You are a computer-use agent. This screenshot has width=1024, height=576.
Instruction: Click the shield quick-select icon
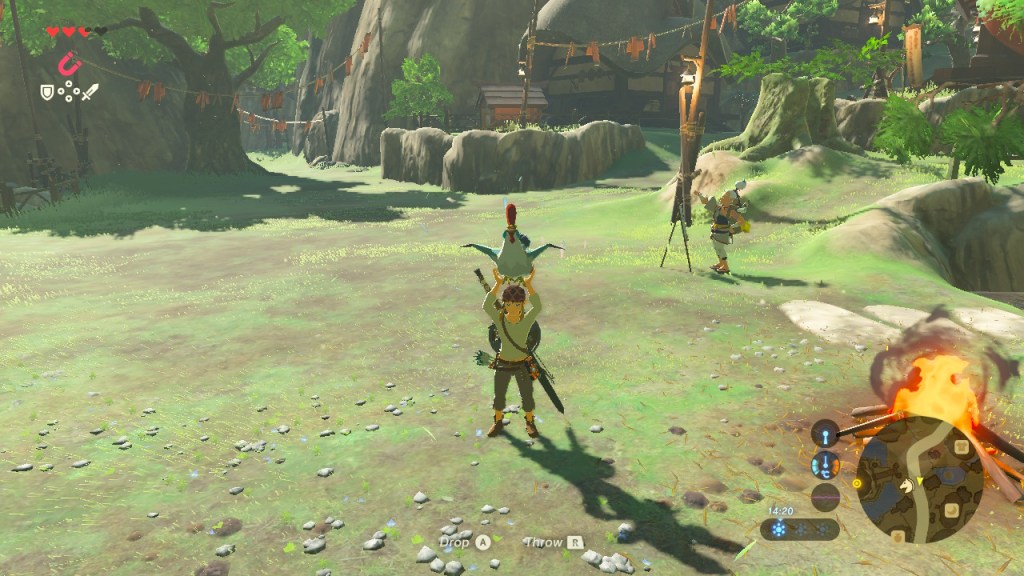coord(46,92)
